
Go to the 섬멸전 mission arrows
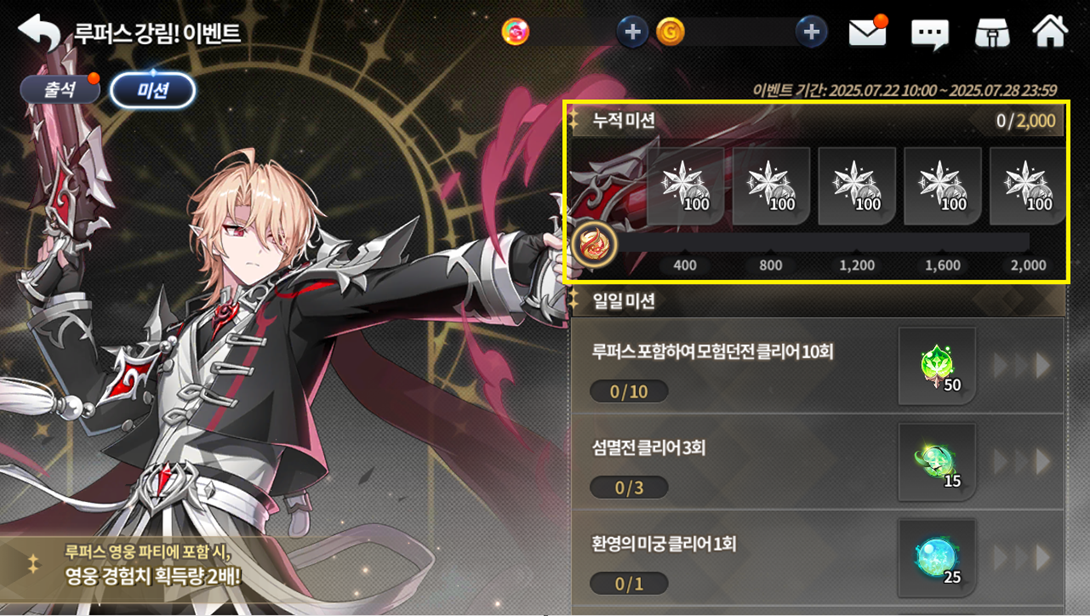1021,462
